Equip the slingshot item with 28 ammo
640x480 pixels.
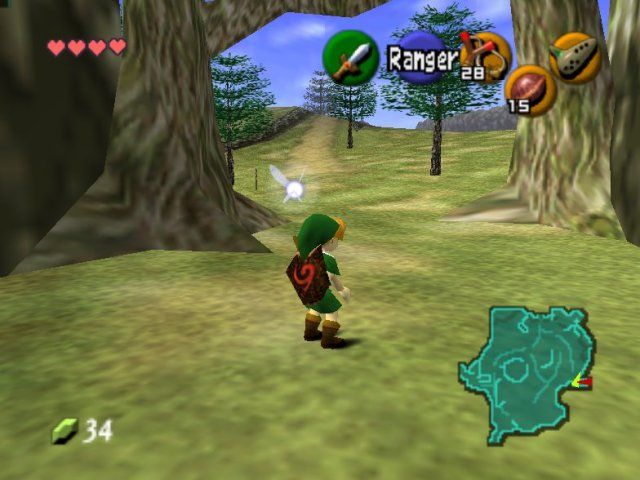(485, 55)
